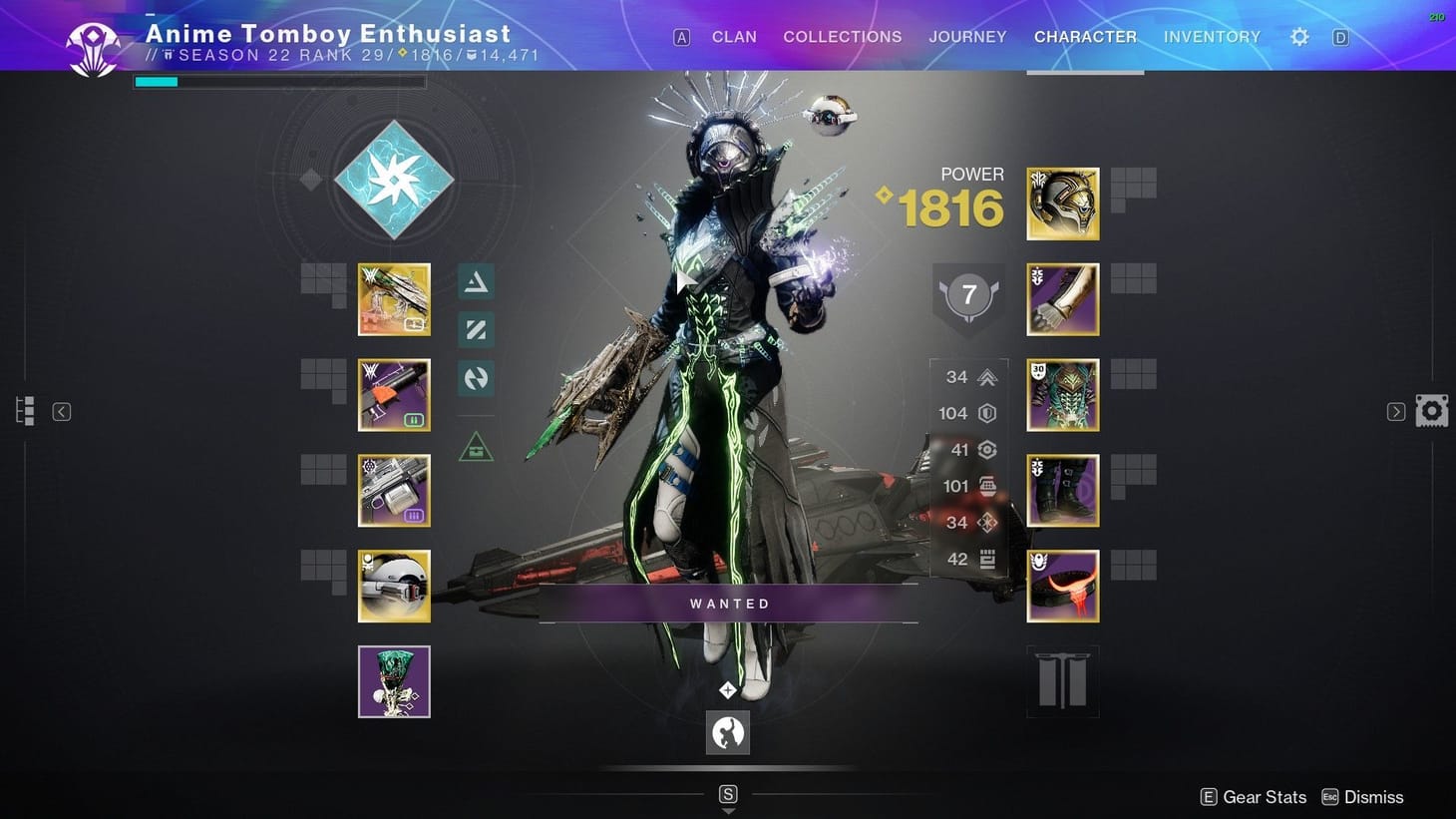1456x819 pixels.
Task: Open the equipped gauntlets slot
Action: pyautogui.click(x=1062, y=299)
